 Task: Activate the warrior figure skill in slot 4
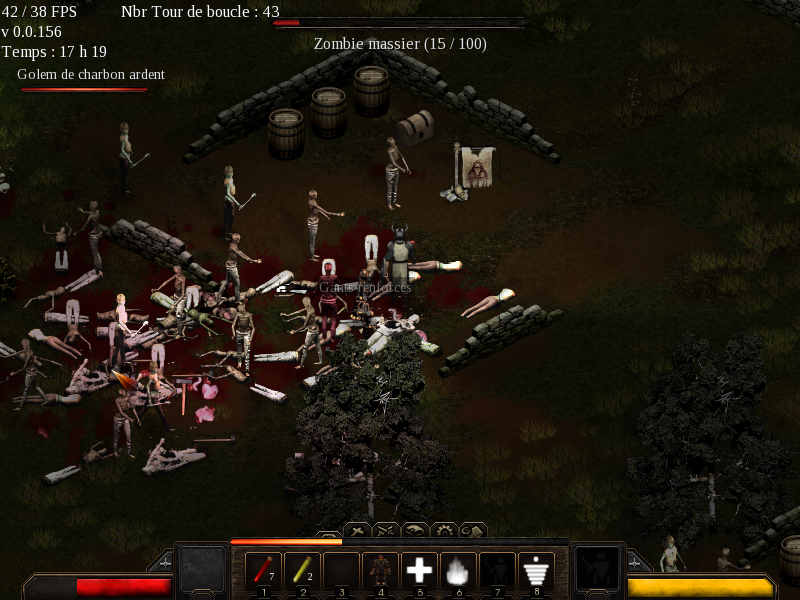[x=380, y=571]
